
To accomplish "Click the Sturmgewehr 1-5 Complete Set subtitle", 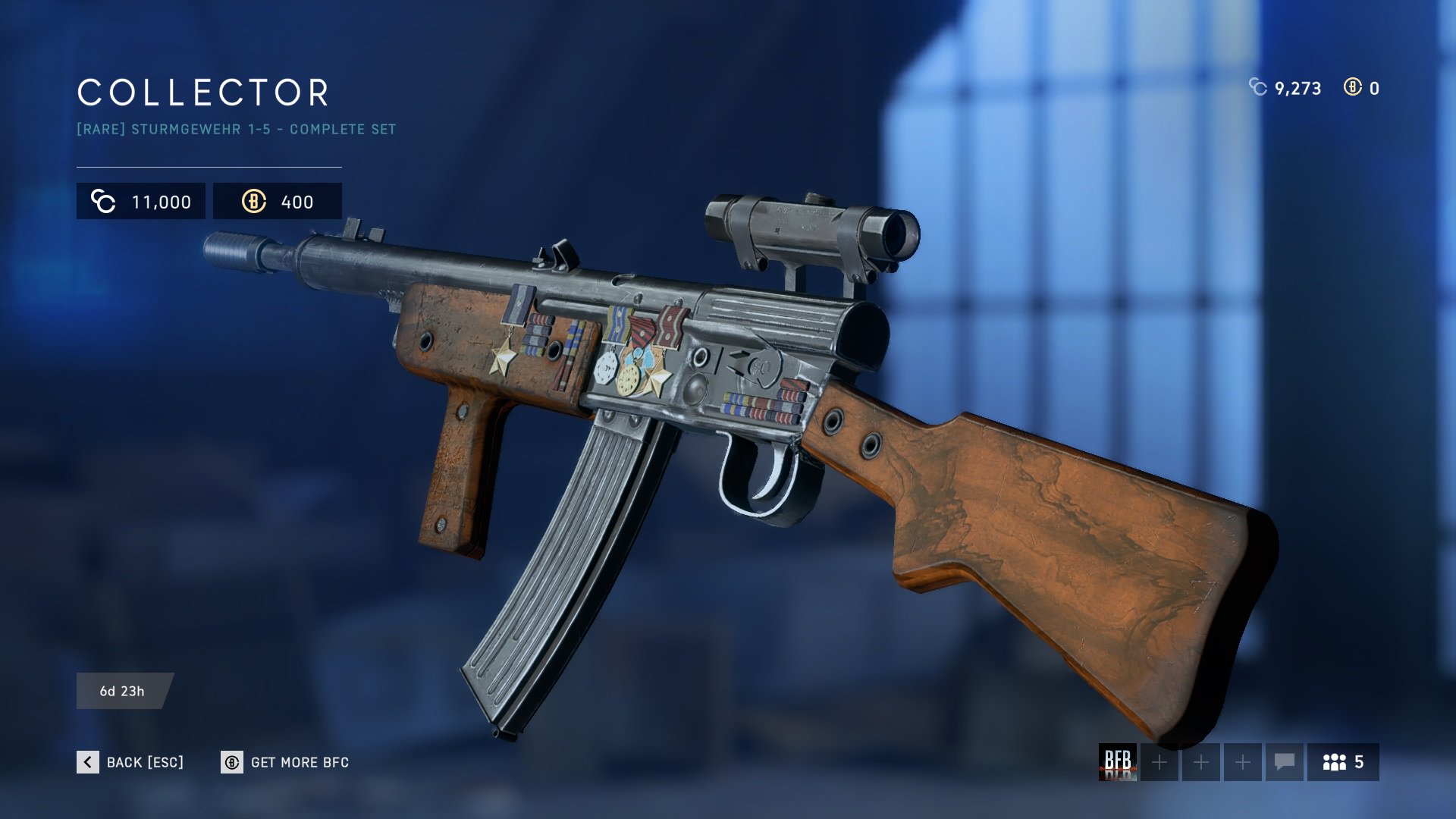I will coord(235,129).
